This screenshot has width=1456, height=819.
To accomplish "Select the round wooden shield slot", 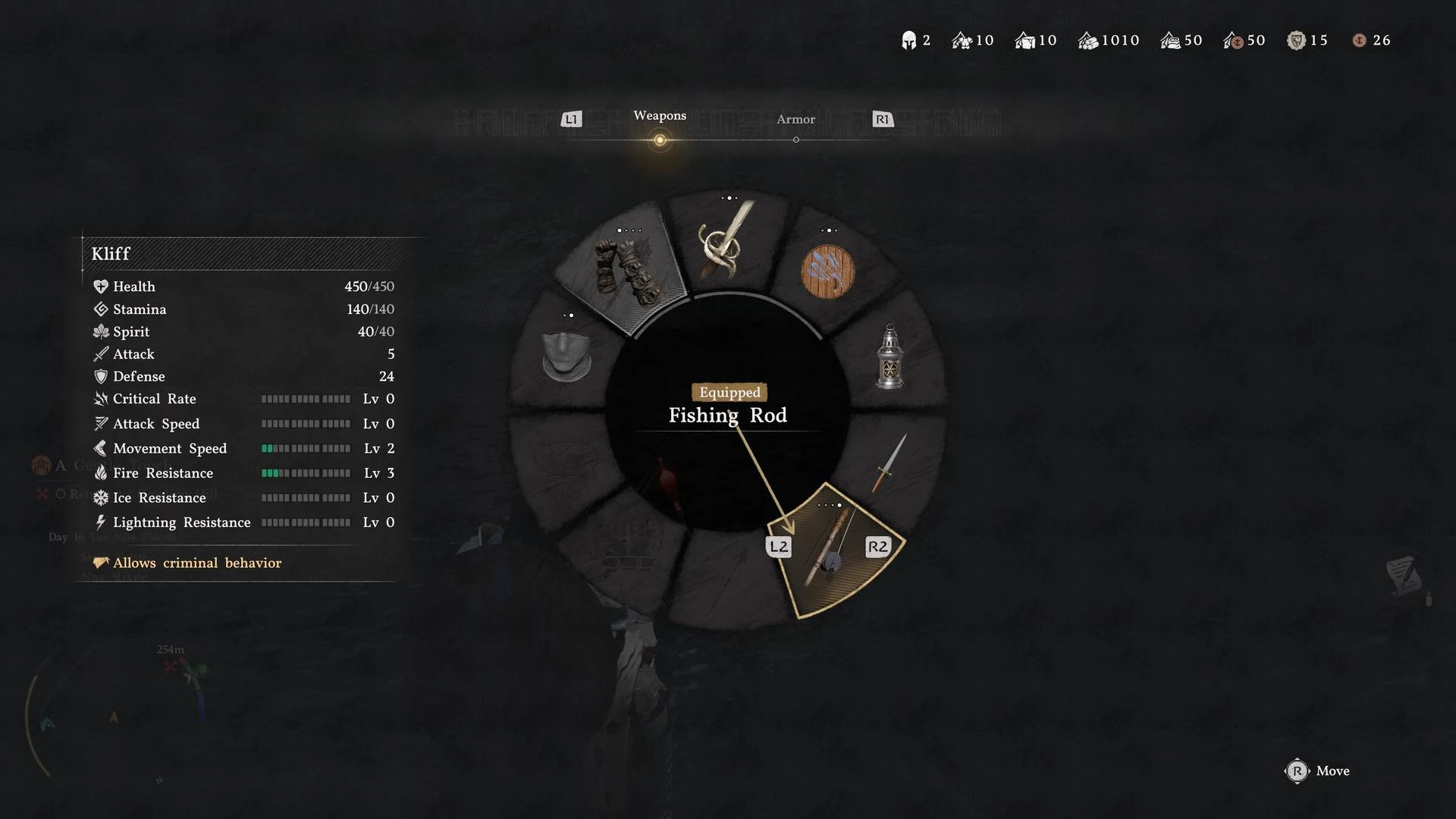I will (827, 271).
